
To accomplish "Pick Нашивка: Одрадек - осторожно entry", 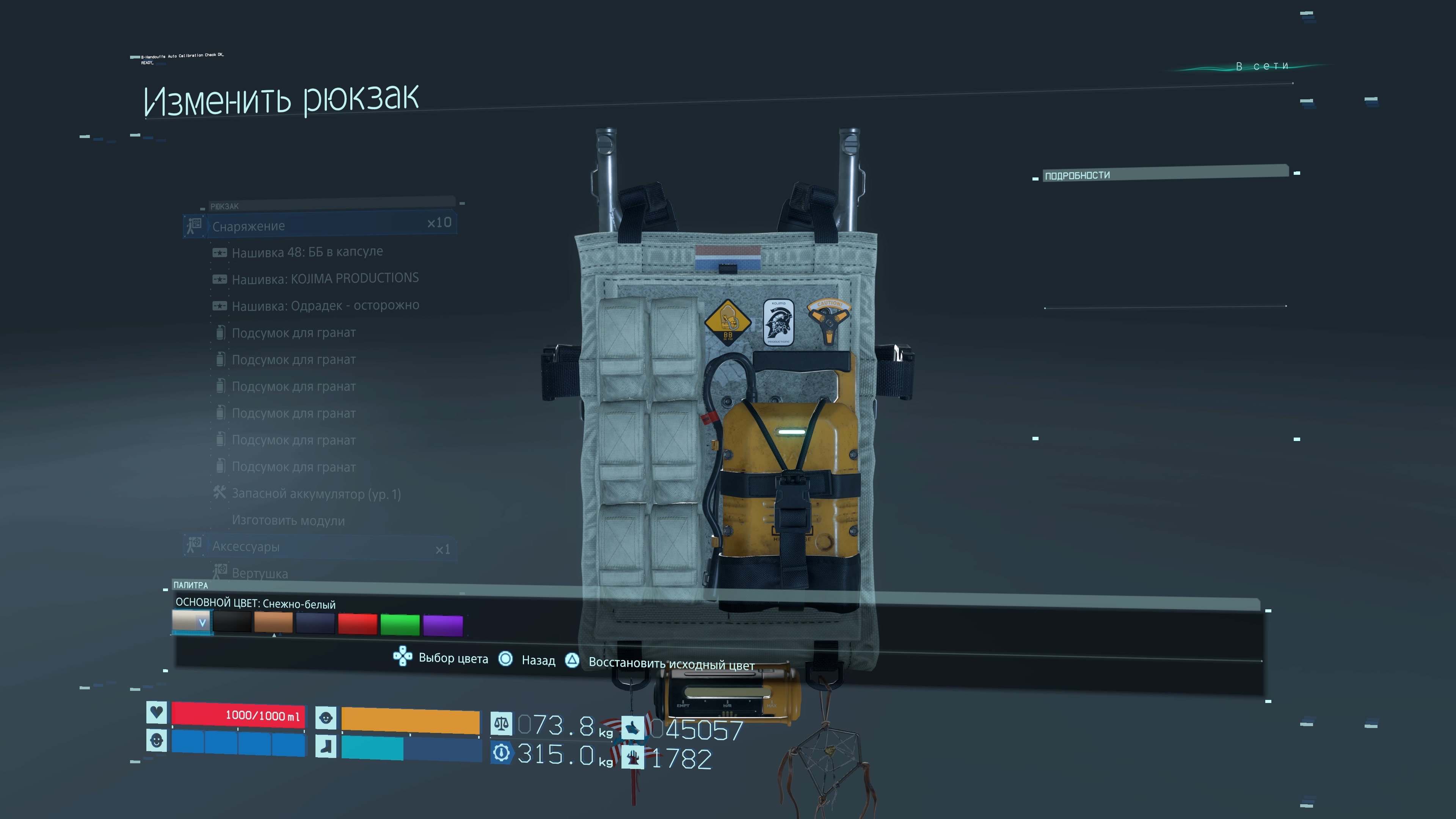I will (325, 306).
